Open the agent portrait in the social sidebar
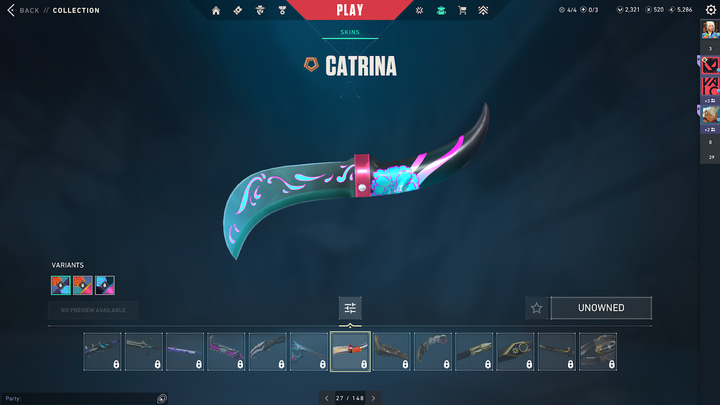This screenshot has height=405, width=720. tap(710, 113)
